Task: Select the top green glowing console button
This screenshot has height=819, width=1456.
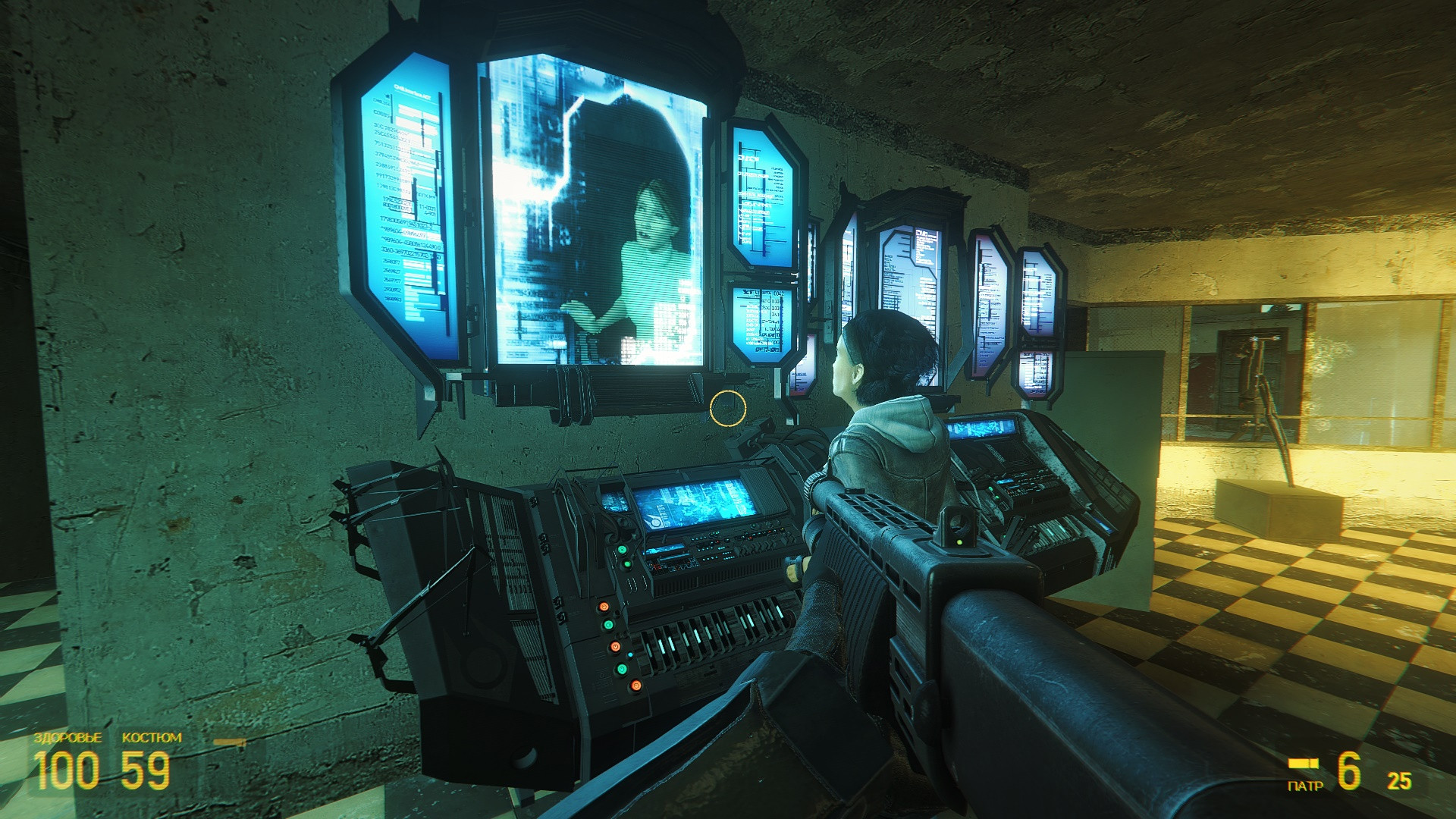Action: pos(622,551)
